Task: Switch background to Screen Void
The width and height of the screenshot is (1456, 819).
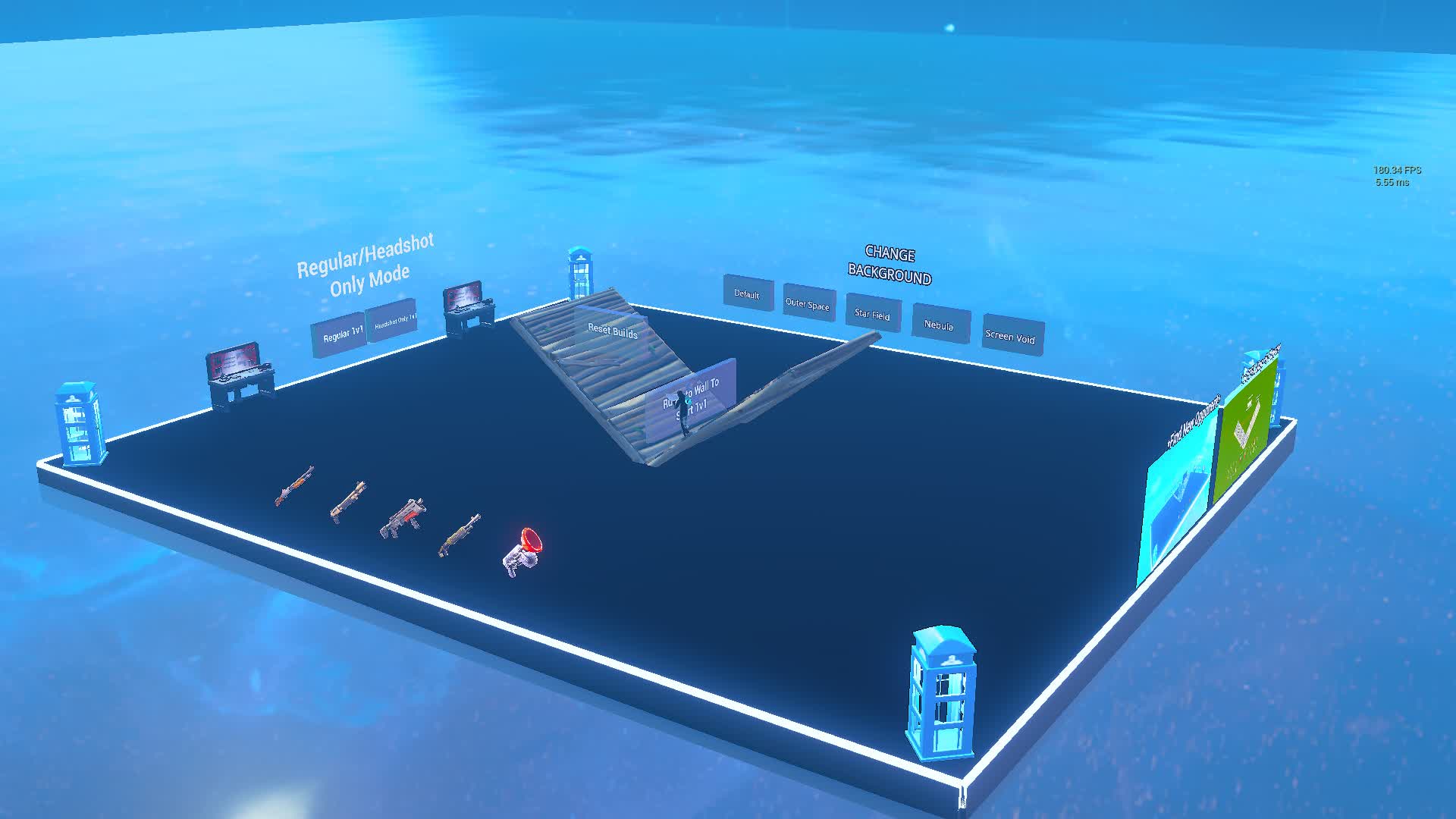Action: pos(1012,337)
